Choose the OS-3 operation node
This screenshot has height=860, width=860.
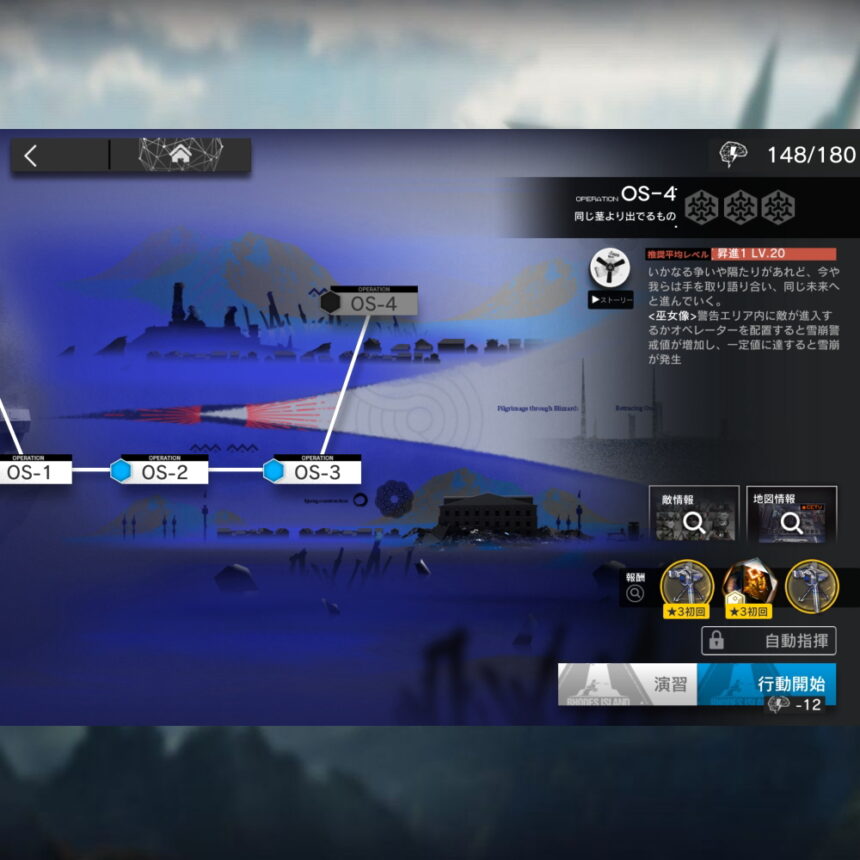click(316, 472)
